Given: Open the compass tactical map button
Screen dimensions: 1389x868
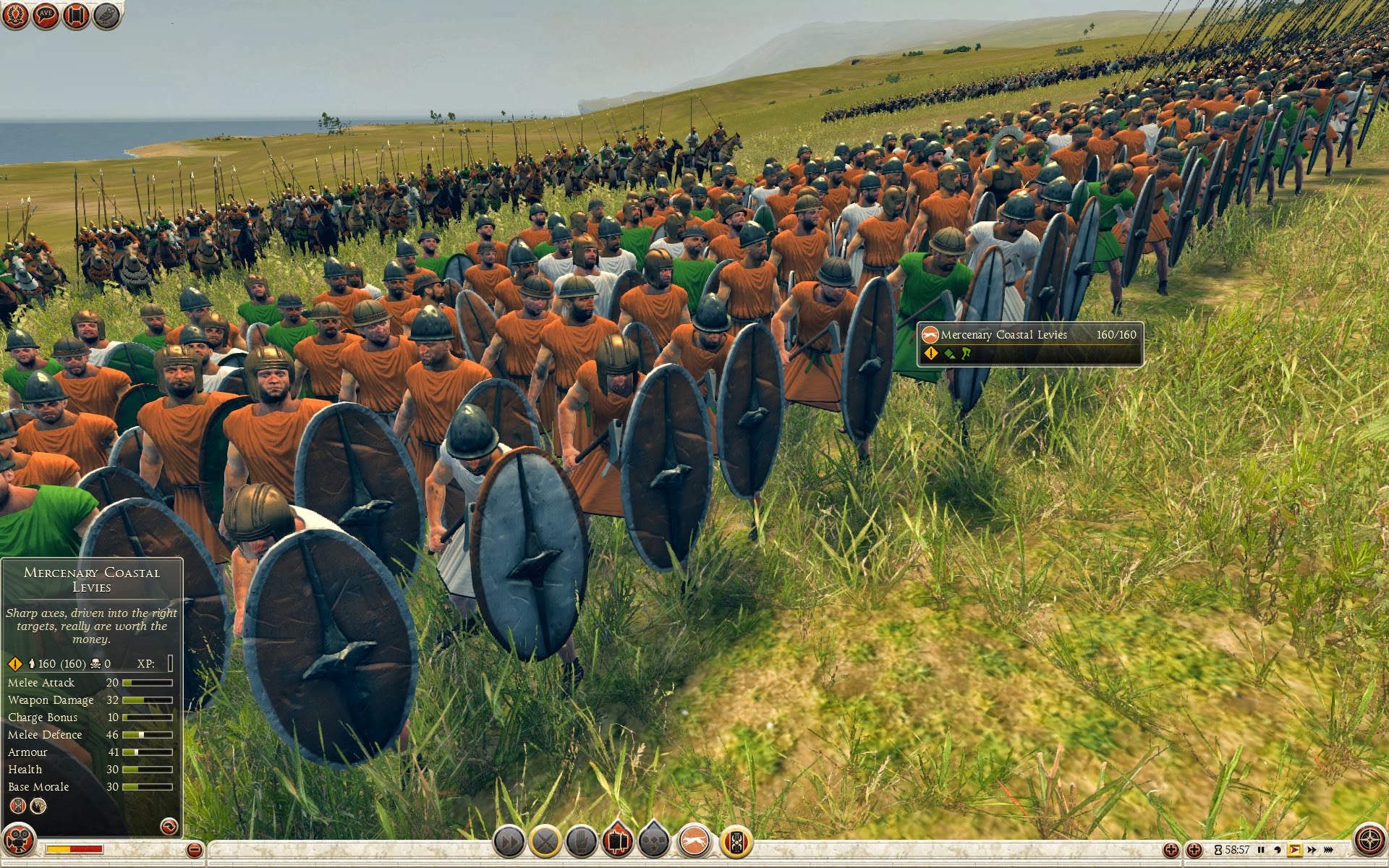Looking at the screenshot, I should pyautogui.click(x=1369, y=841).
